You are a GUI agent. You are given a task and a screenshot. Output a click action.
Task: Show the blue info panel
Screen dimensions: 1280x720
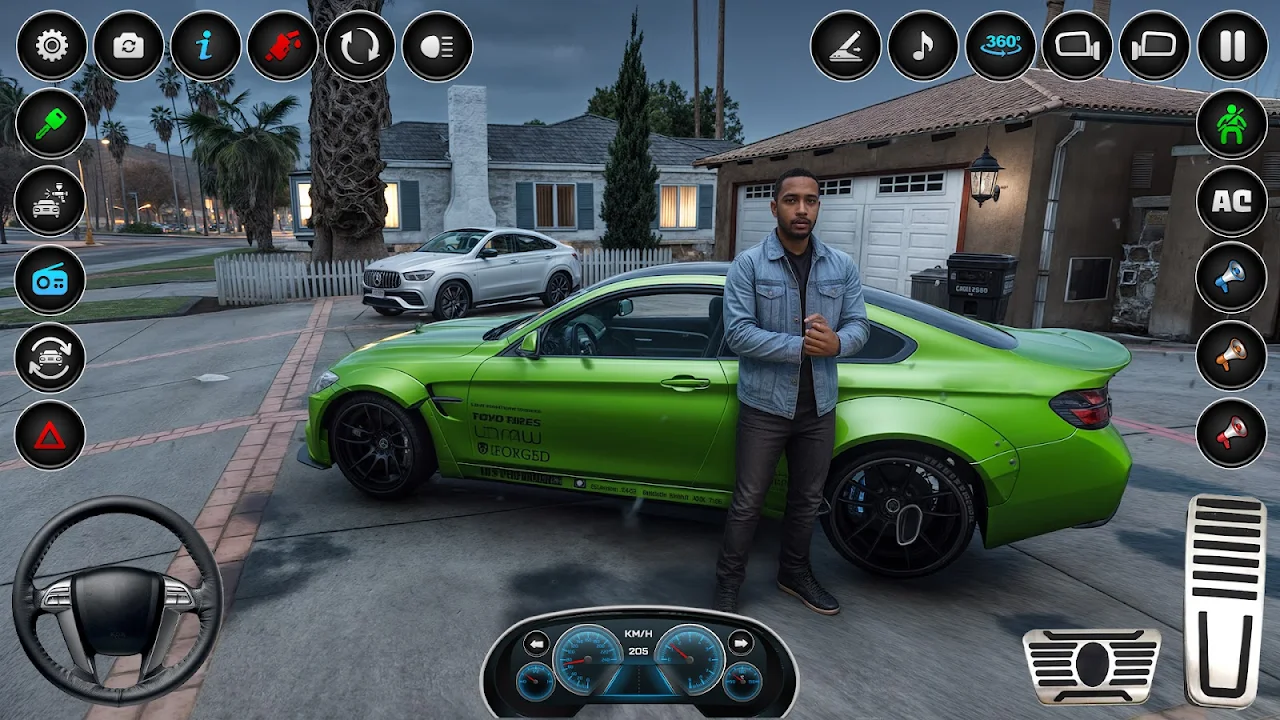pos(205,46)
